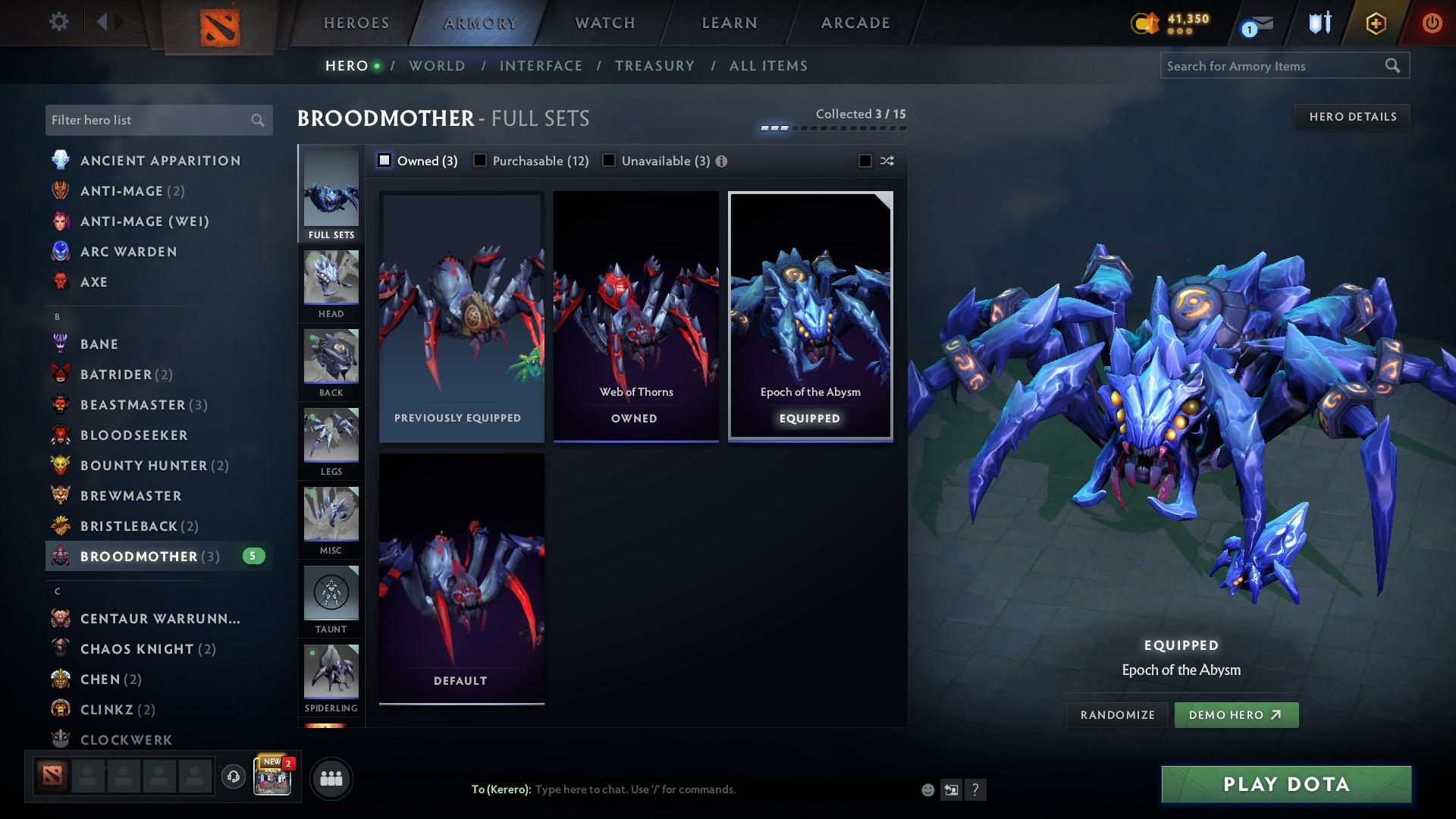Open the WATCH menu
Screen dimensions: 1456x819
604,23
